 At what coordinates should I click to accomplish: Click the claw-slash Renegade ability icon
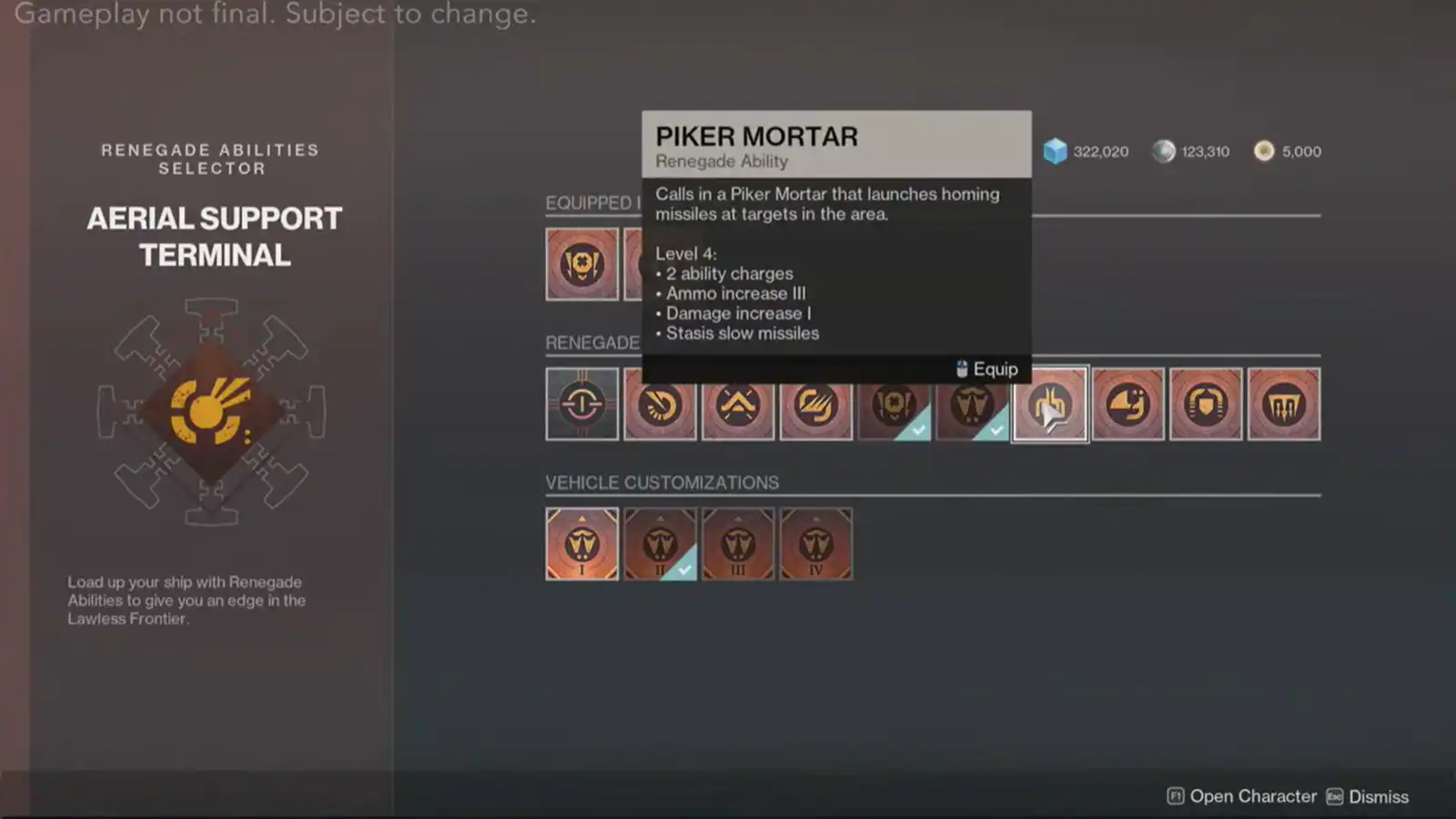coord(816,403)
